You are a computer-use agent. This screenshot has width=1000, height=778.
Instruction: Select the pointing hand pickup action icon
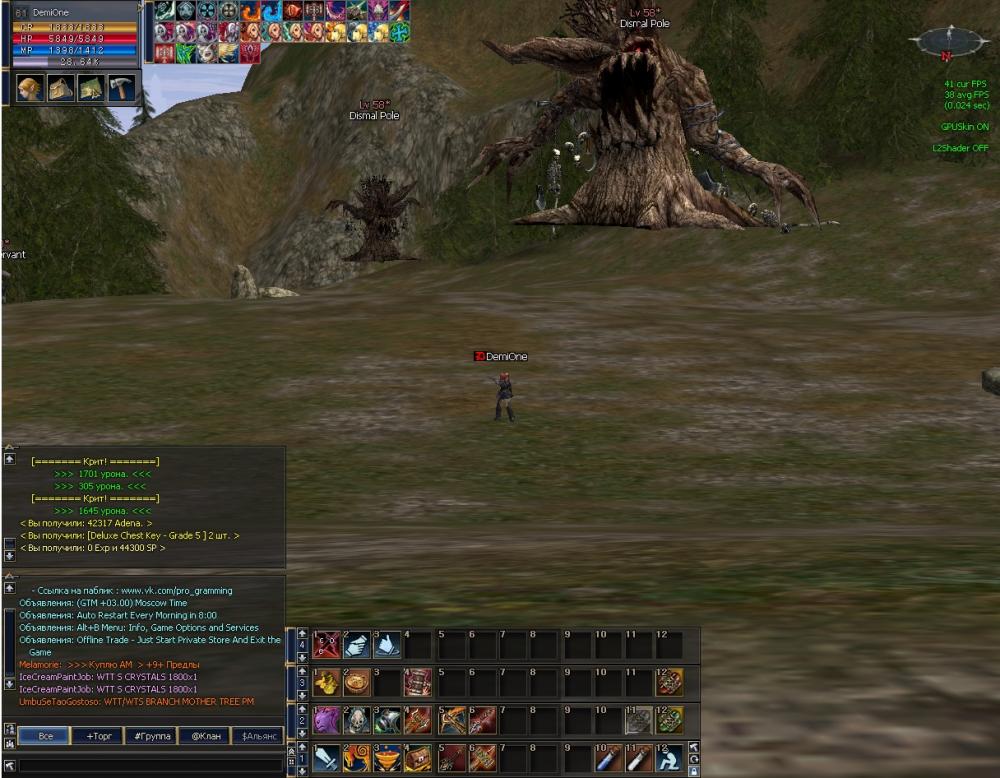[357, 645]
